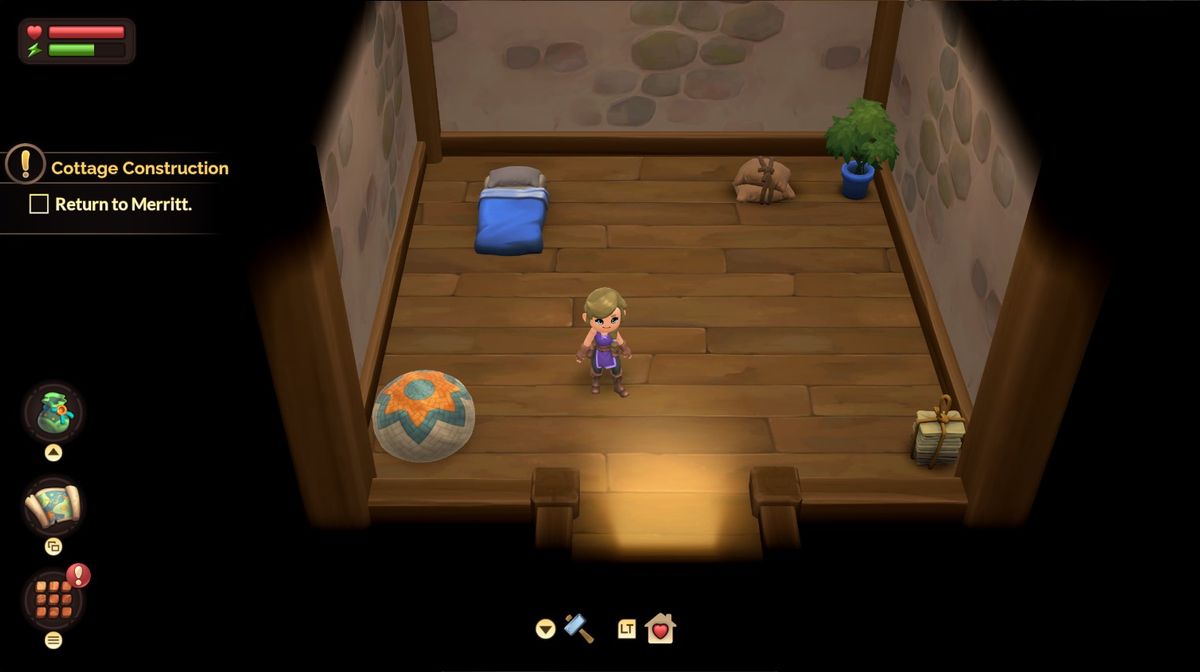
Task: Open the green bag inventory icon
Action: 53,412
